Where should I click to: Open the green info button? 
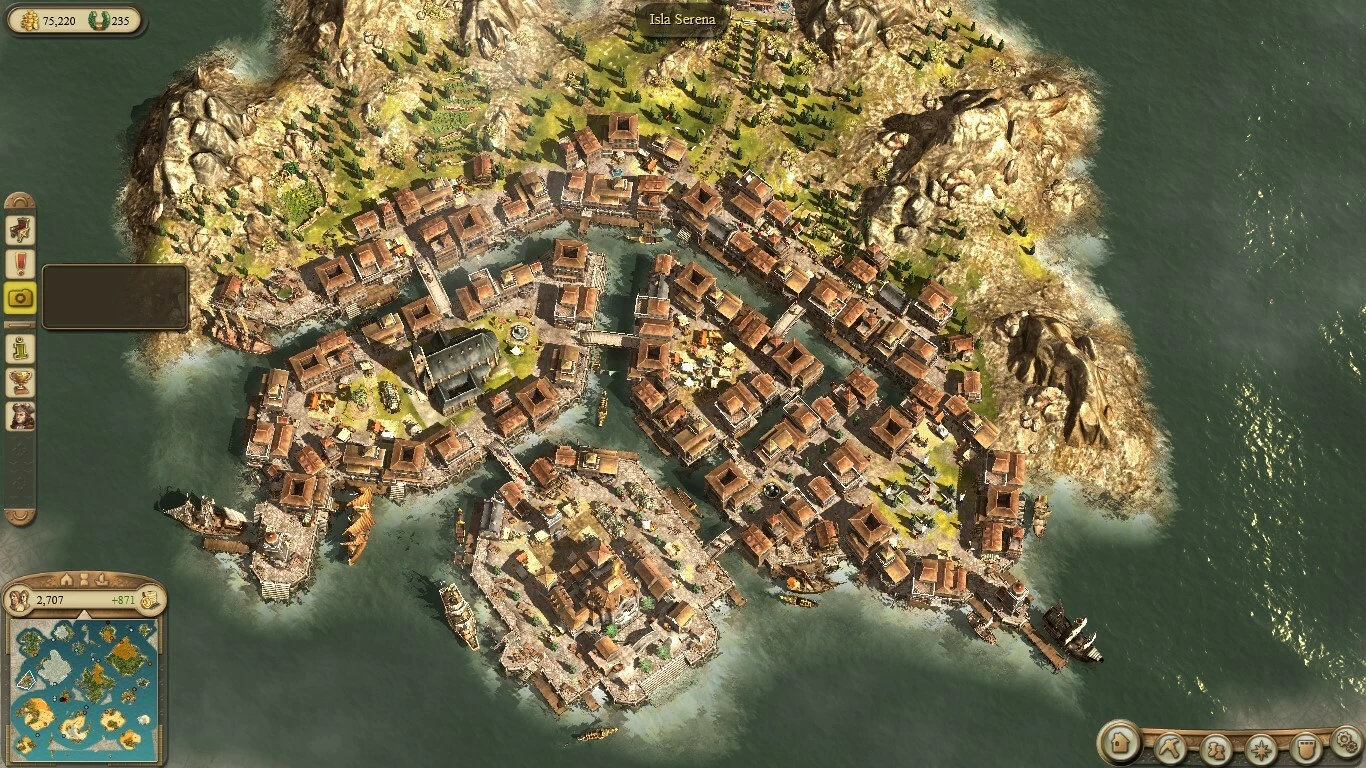[x=20, y=348]
